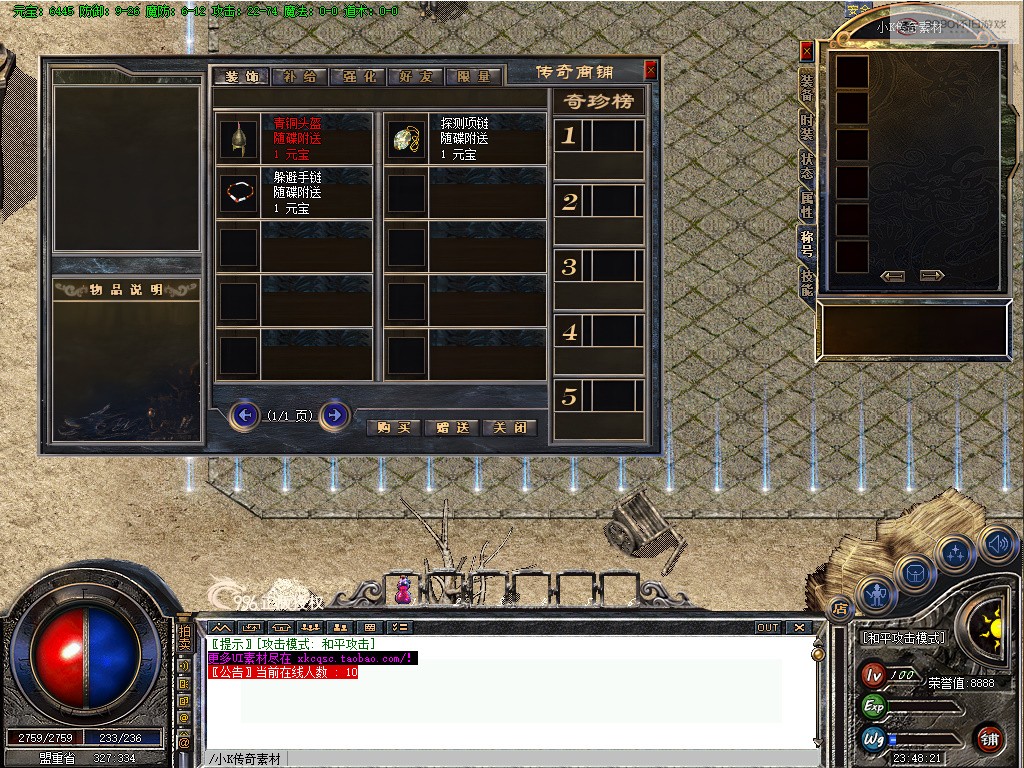The height and width of the screenshot is (768, 1024).
Task: Go to the next shop page arrow
Action: (x=335, y=414)
